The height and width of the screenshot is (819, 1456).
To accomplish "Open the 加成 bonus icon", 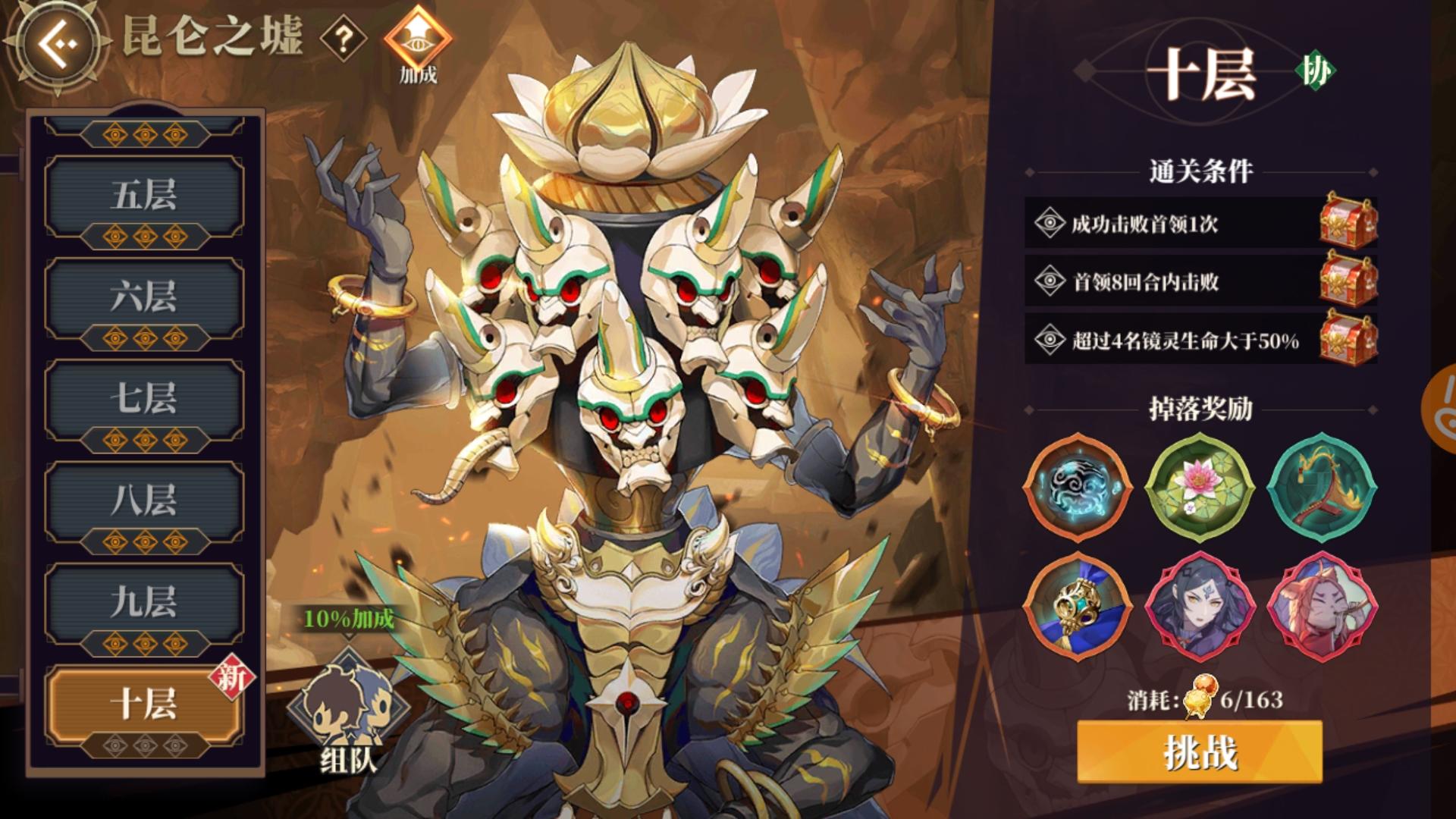I will (x=418, y=44).
